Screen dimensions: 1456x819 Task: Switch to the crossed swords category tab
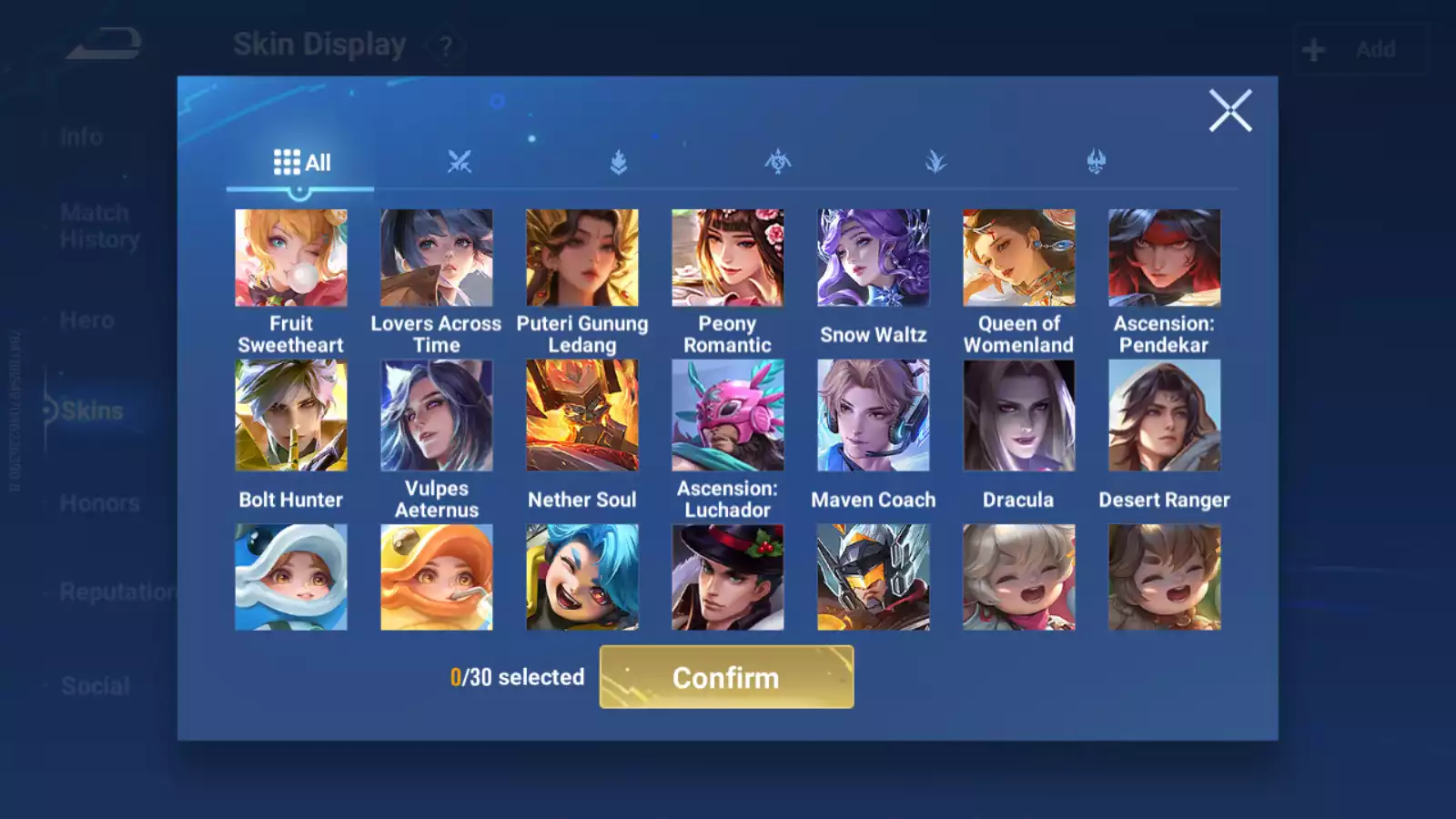point(460,163)
